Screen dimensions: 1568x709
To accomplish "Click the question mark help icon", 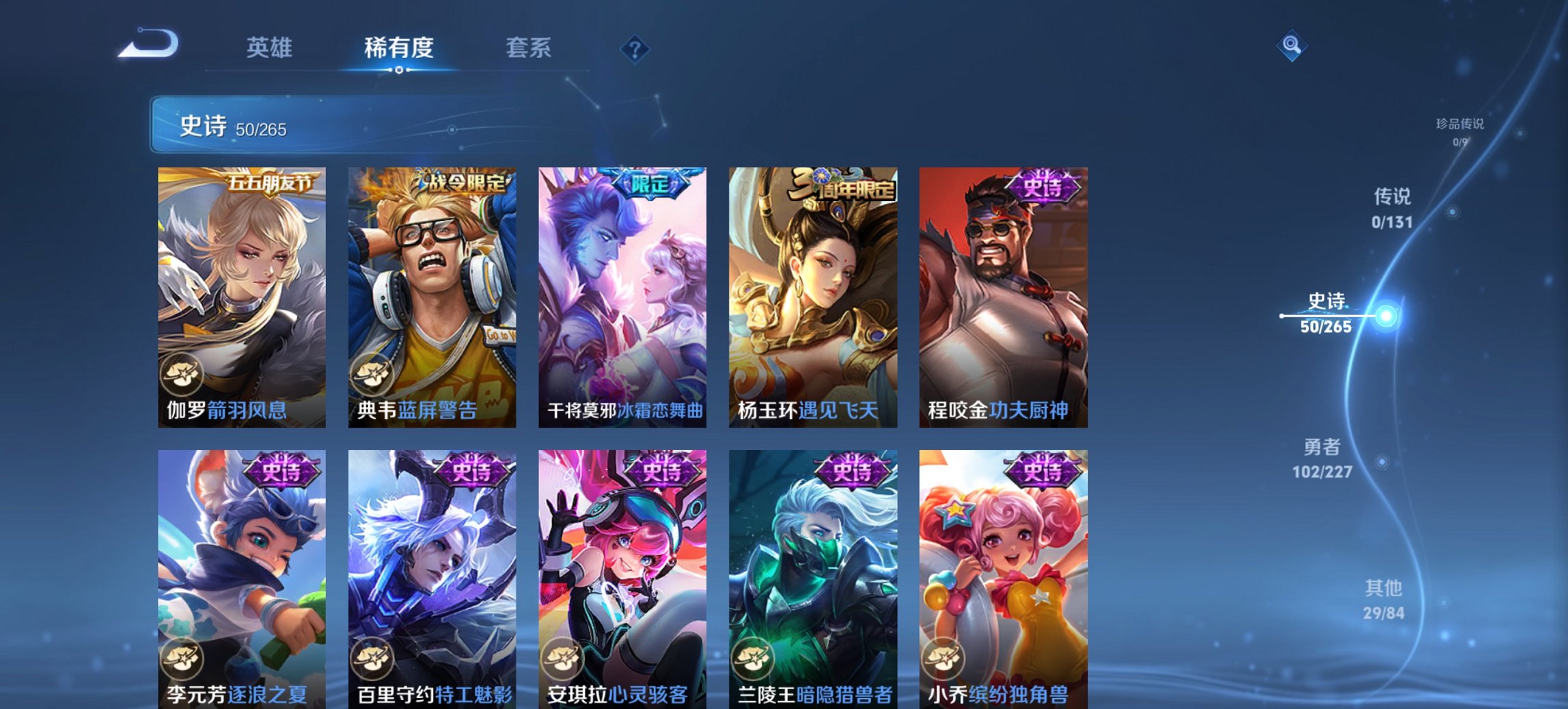I will [635, 48].
